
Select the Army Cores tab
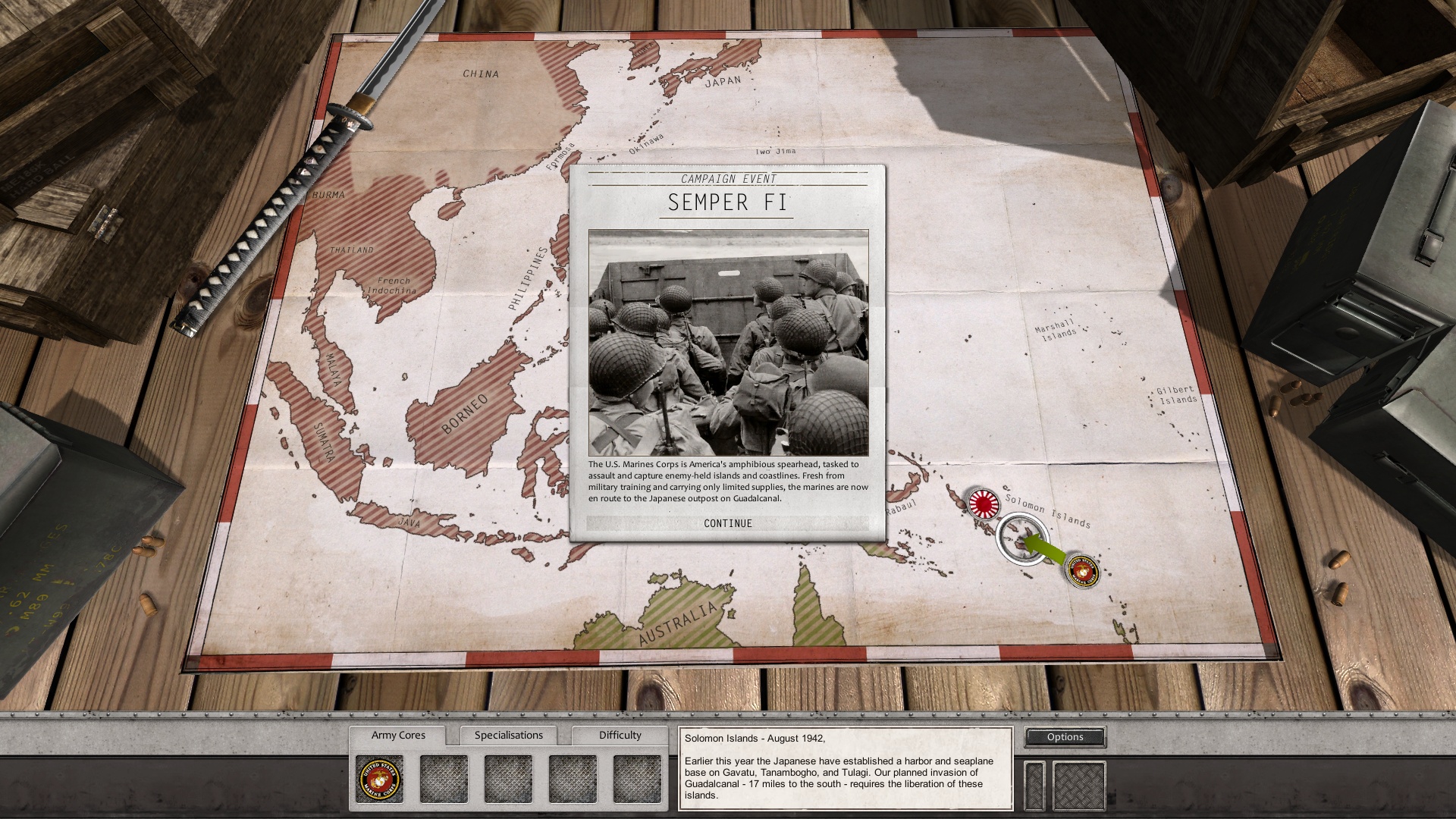click(x=400, y=735)
